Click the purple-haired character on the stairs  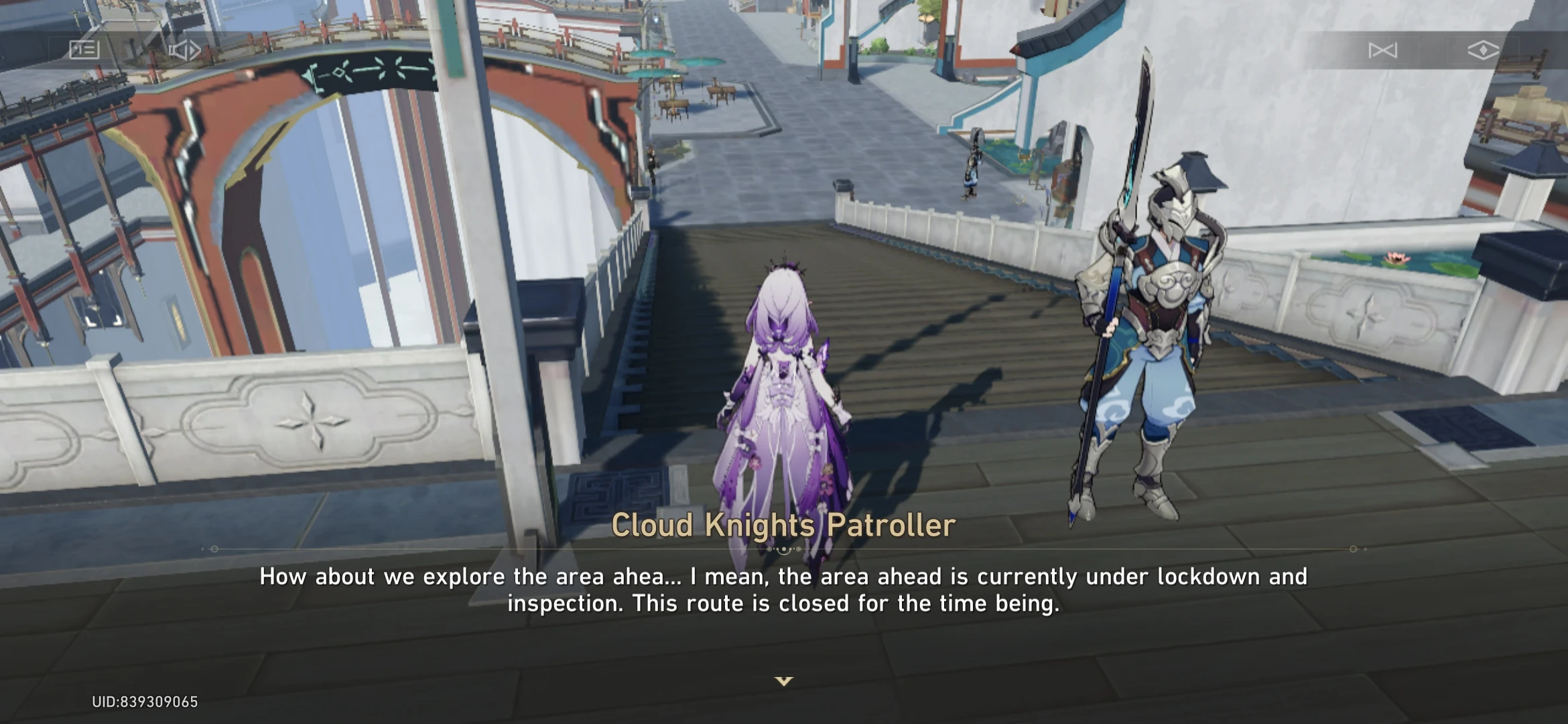(781, 402)
